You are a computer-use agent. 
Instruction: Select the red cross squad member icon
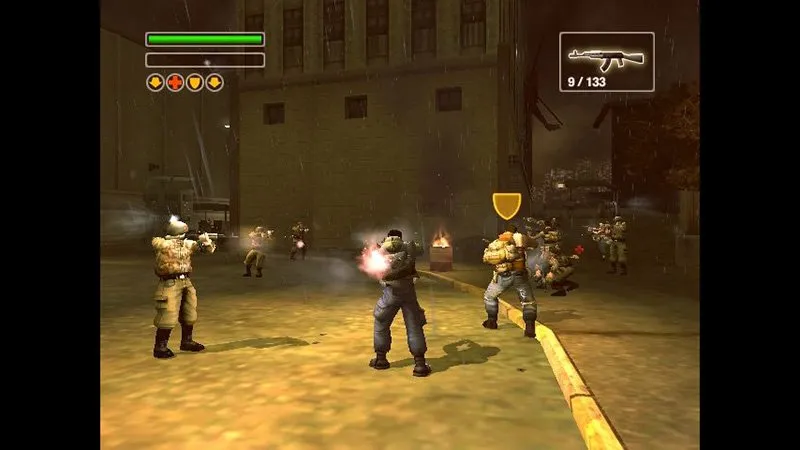(175, 83)
